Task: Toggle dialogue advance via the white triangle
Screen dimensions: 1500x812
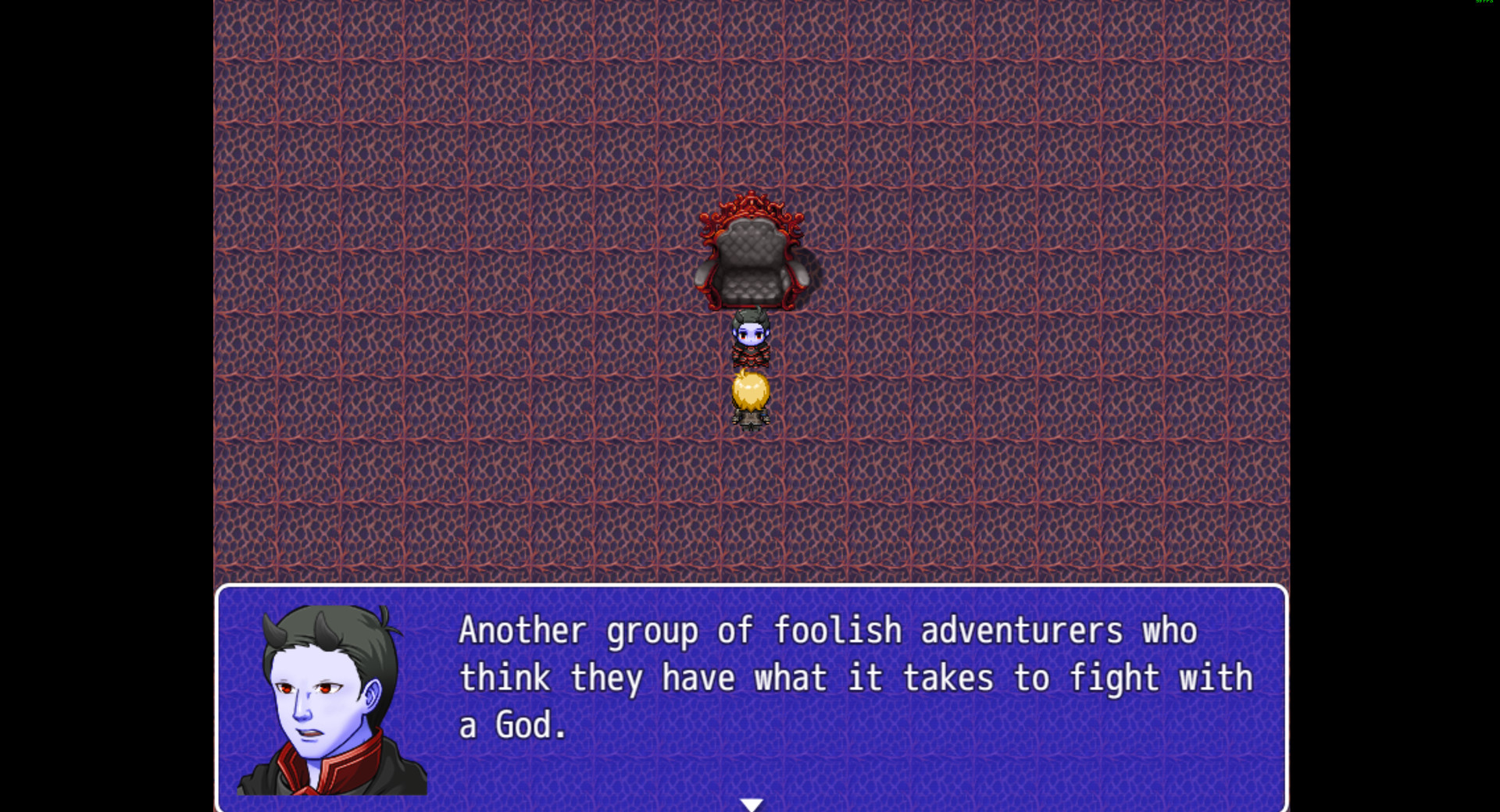Action: tap(752, 803)
